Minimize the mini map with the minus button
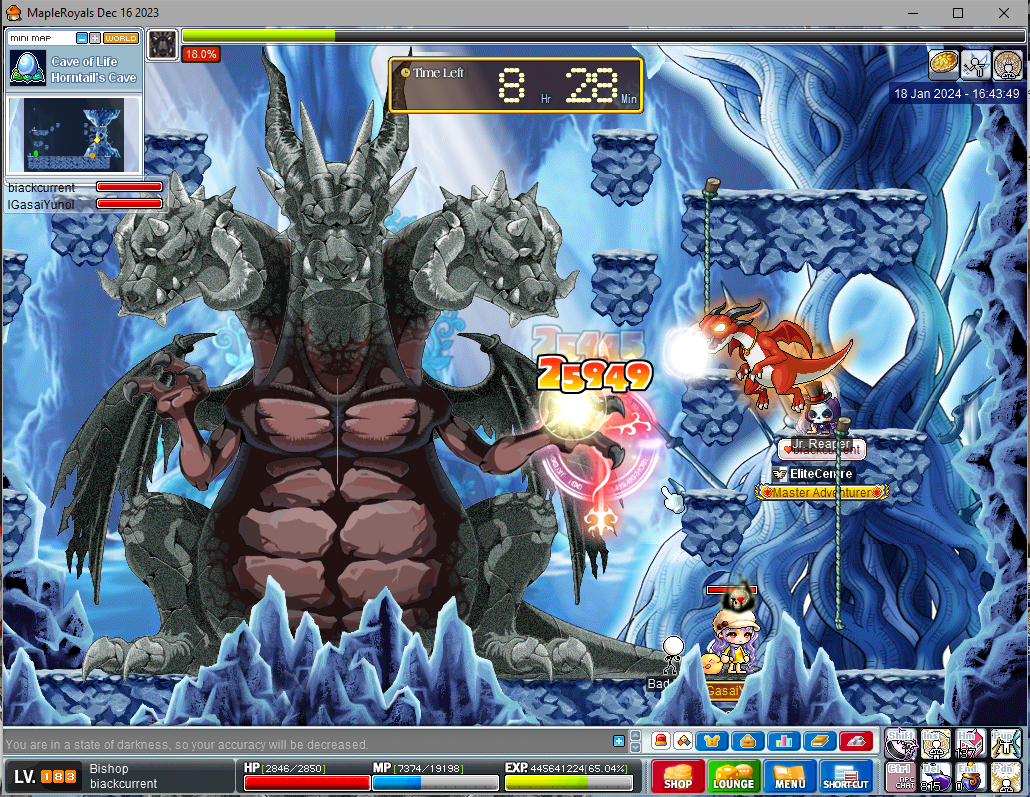 [82, 38]
